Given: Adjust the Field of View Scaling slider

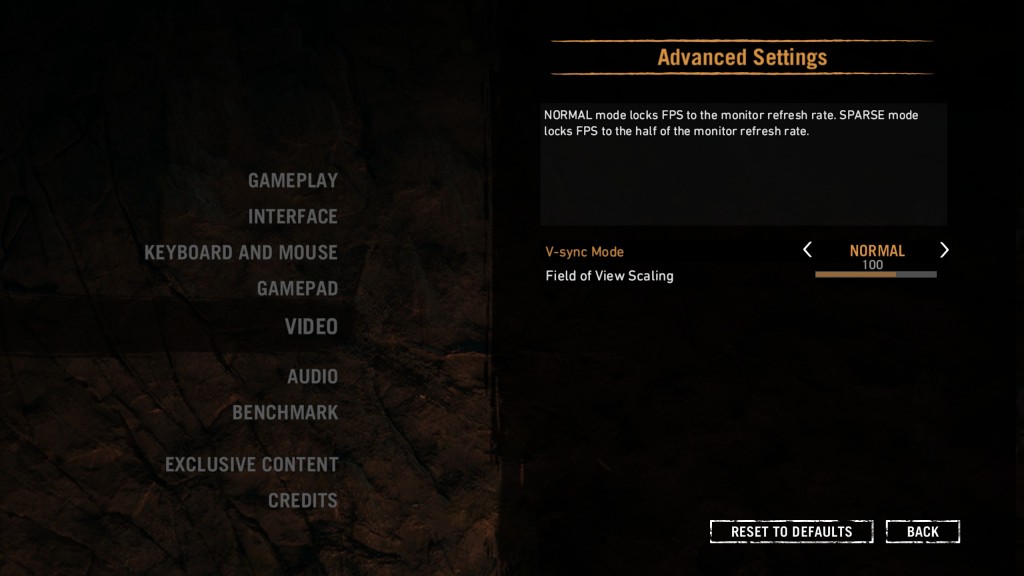Looking at the screenshot, I should [x=876, y=274].
